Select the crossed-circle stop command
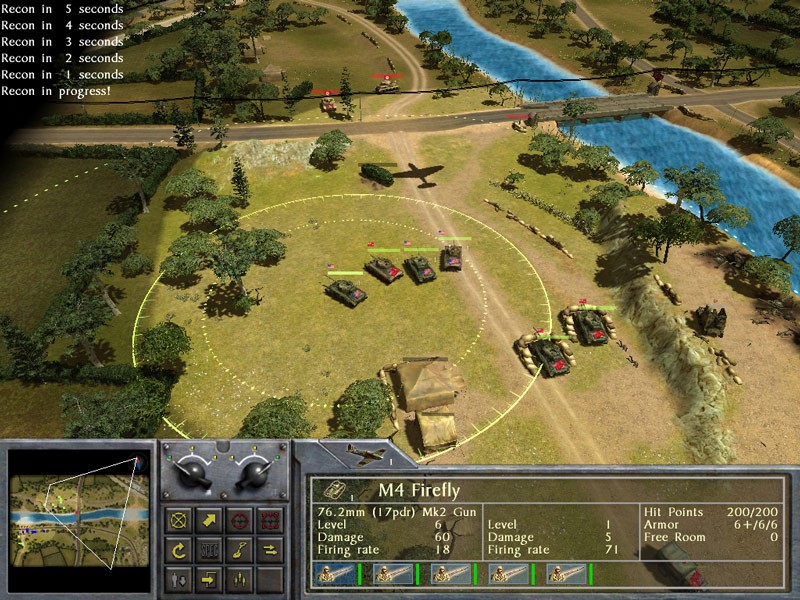The image size is (800, 600). pos(180,520)
